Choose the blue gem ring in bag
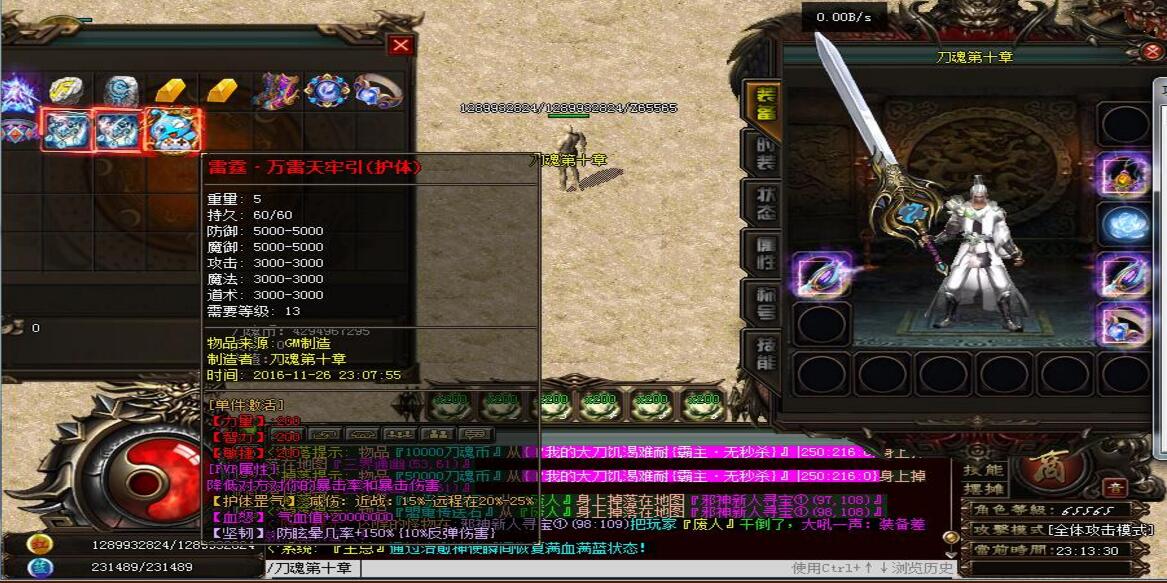This screenshot has width=1167, height=583. (x=375, y=91)
